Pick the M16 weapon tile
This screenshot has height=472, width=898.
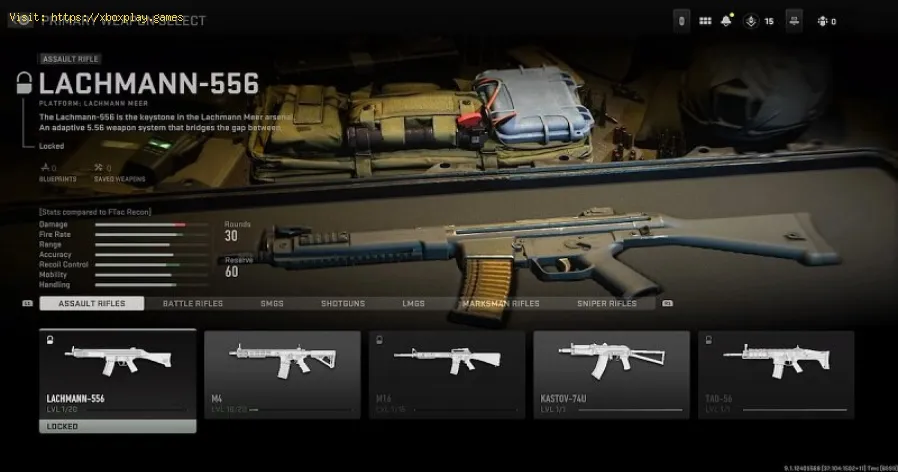click(446, 374)
